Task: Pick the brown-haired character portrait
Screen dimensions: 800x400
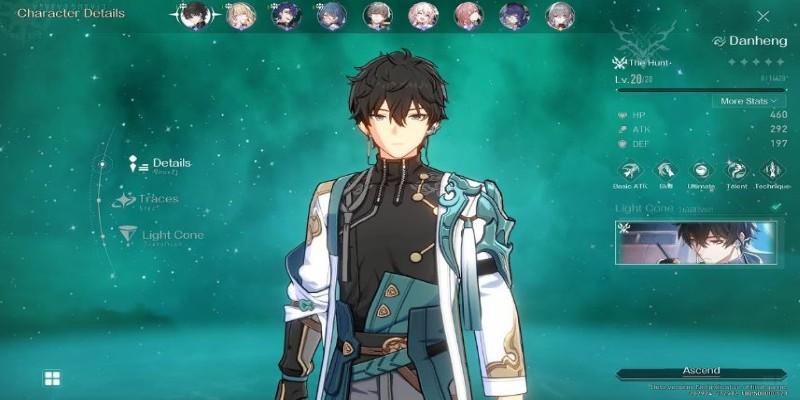Action: [x=377, y=16]
